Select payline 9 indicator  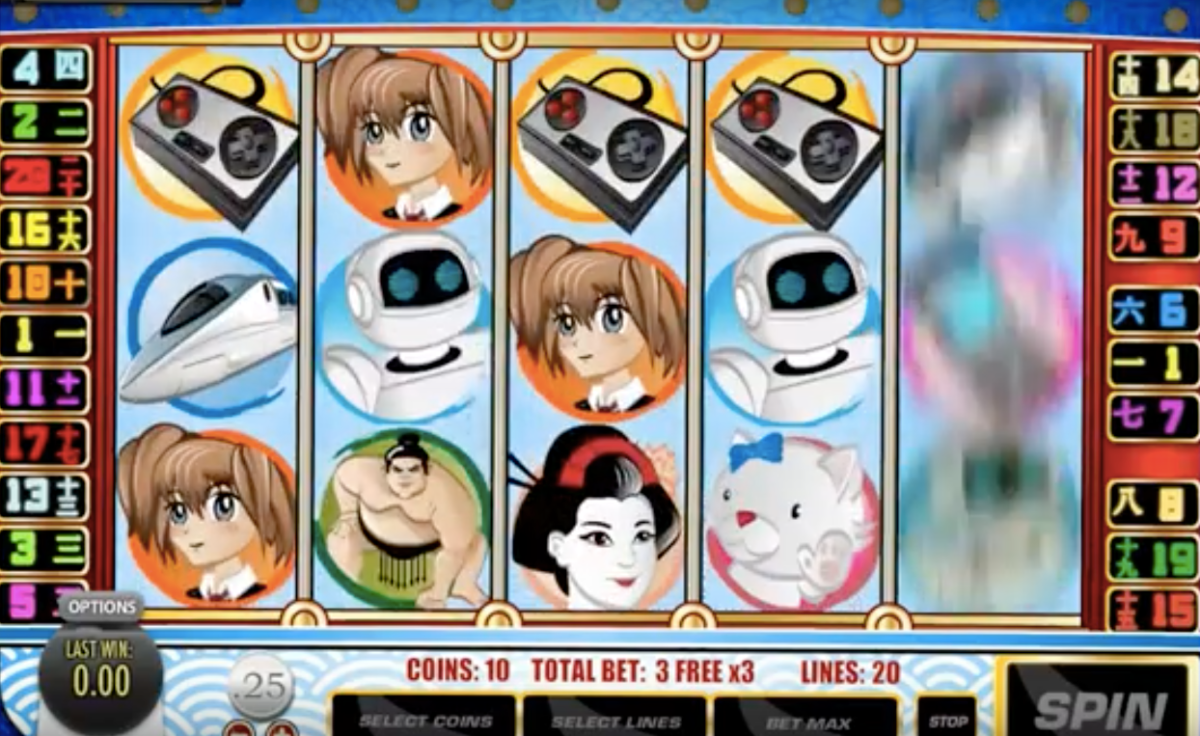(1153, 238)
